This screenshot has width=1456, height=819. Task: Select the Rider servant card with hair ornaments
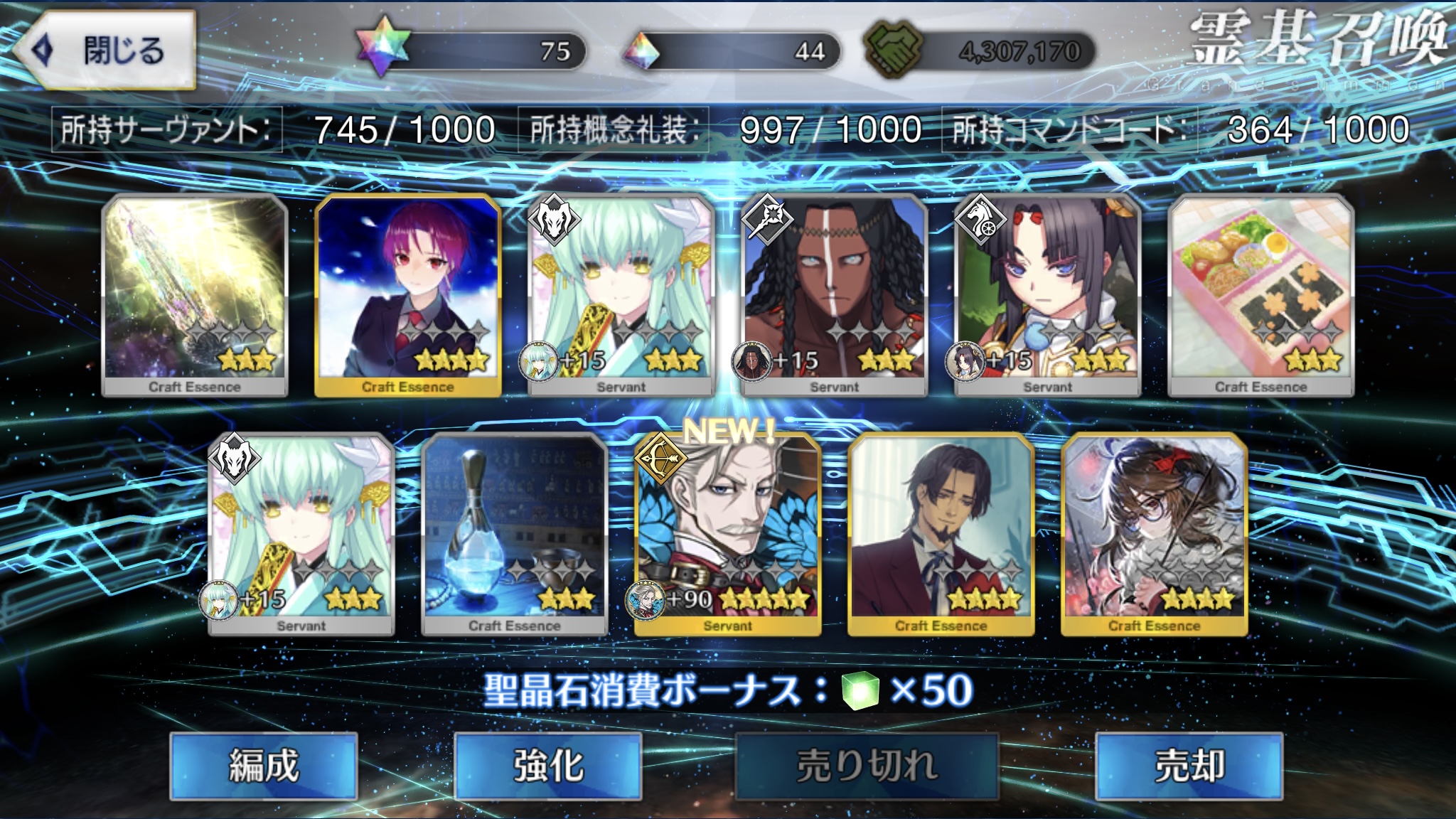point(1047,294)
